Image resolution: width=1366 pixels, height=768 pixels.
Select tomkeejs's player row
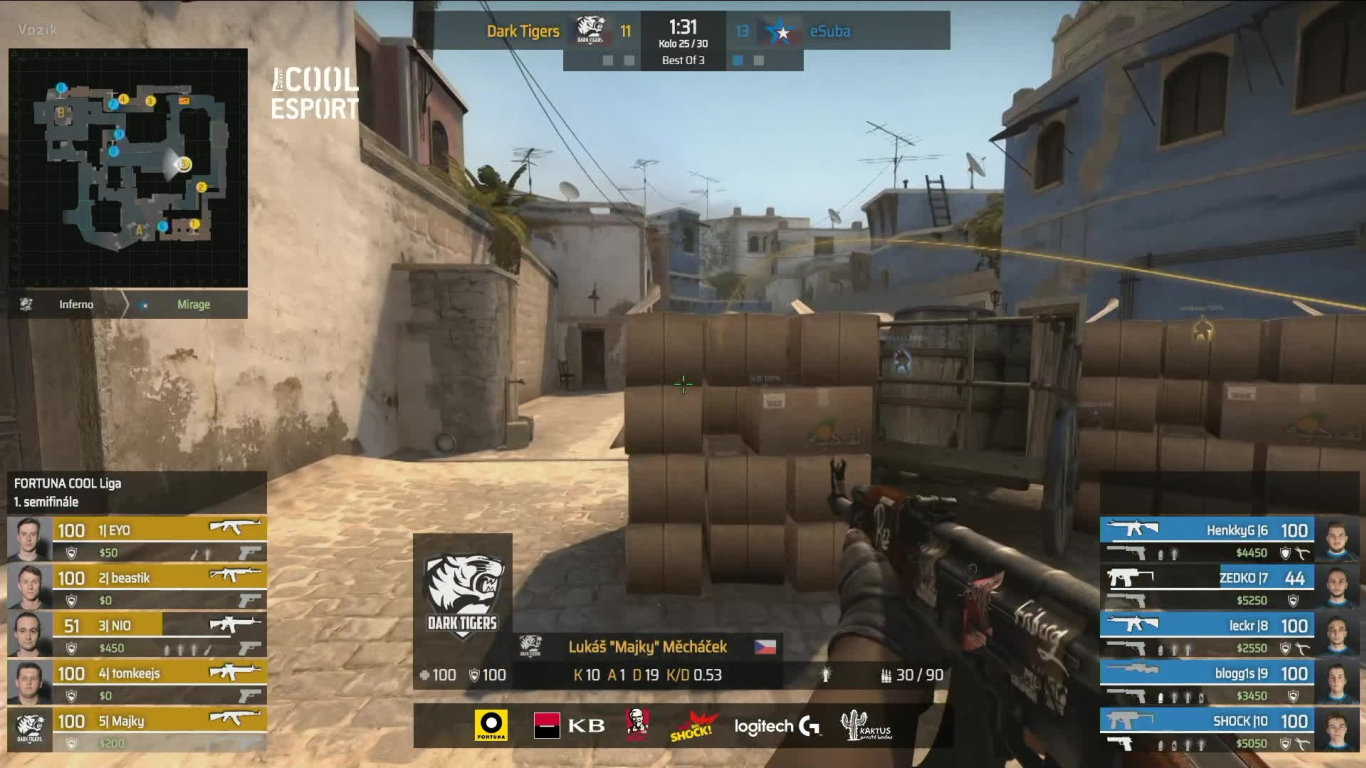coord(137,684)
